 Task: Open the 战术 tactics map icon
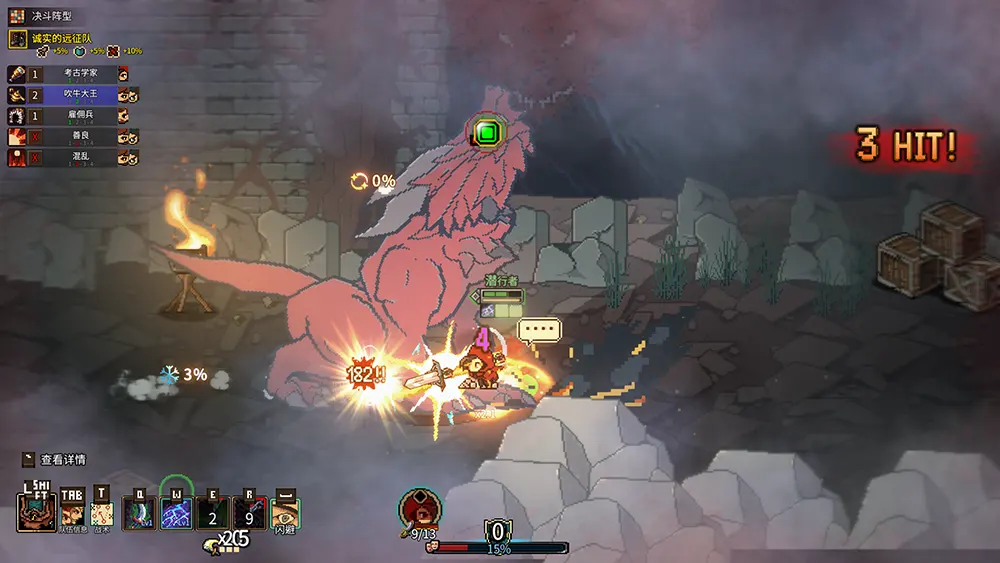[x=102, y=514]
